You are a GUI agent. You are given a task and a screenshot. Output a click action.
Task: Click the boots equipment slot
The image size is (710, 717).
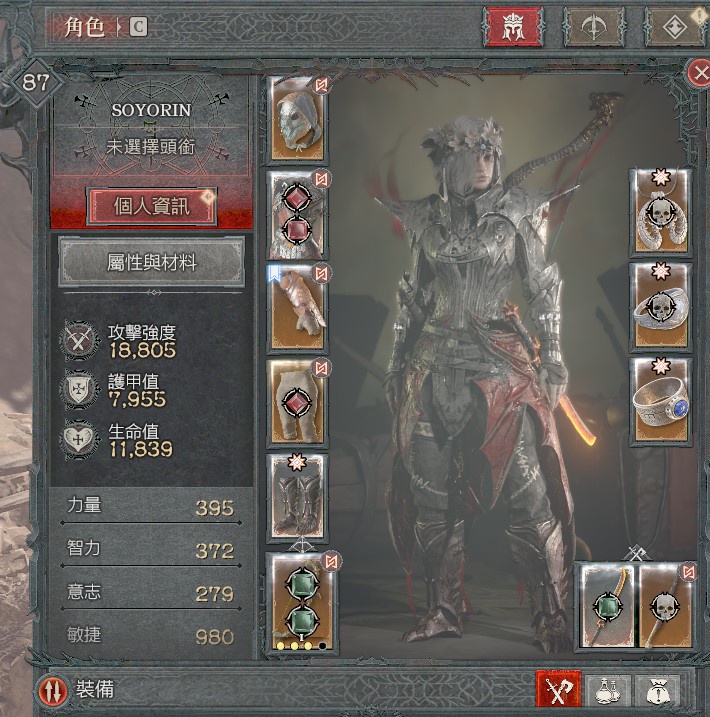[x=297, y=497]
